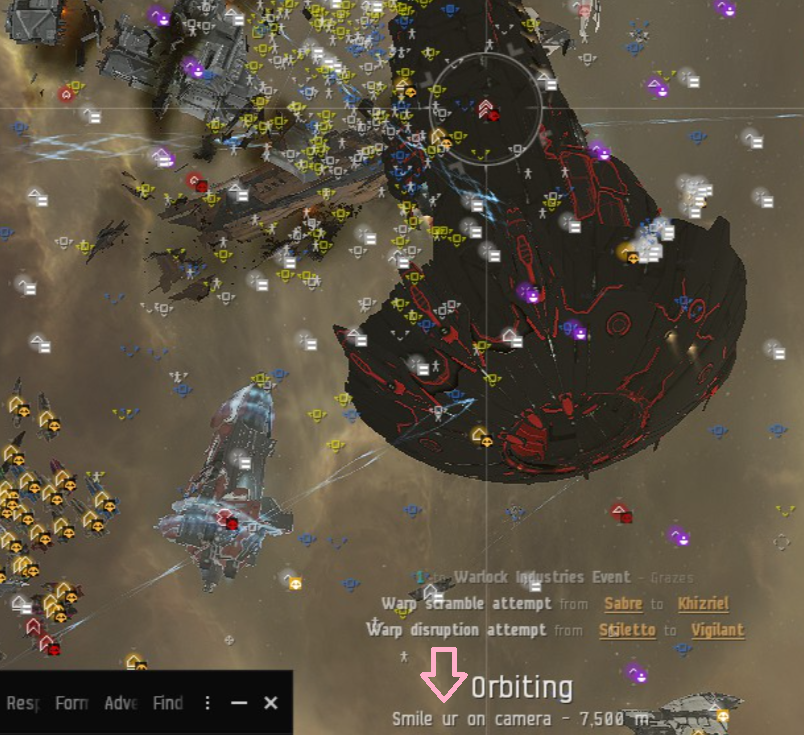Show the Find tab

167,703
